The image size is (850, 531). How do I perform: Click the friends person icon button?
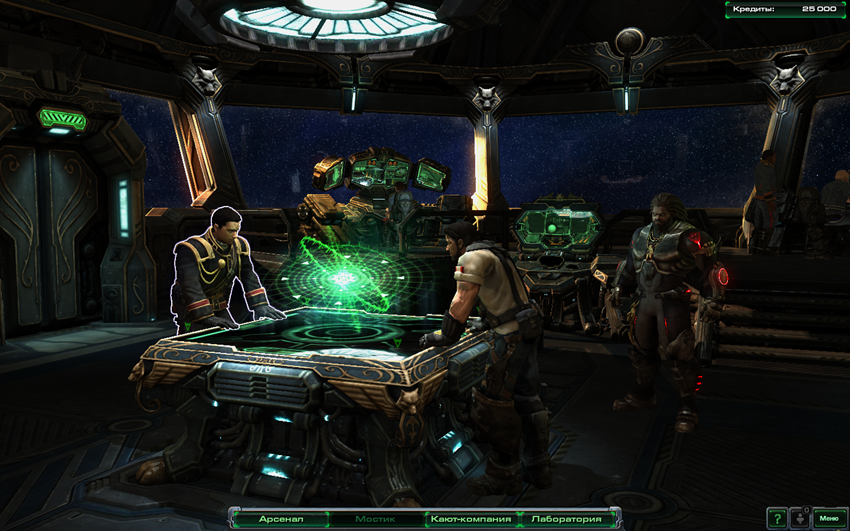pos(800,518)
